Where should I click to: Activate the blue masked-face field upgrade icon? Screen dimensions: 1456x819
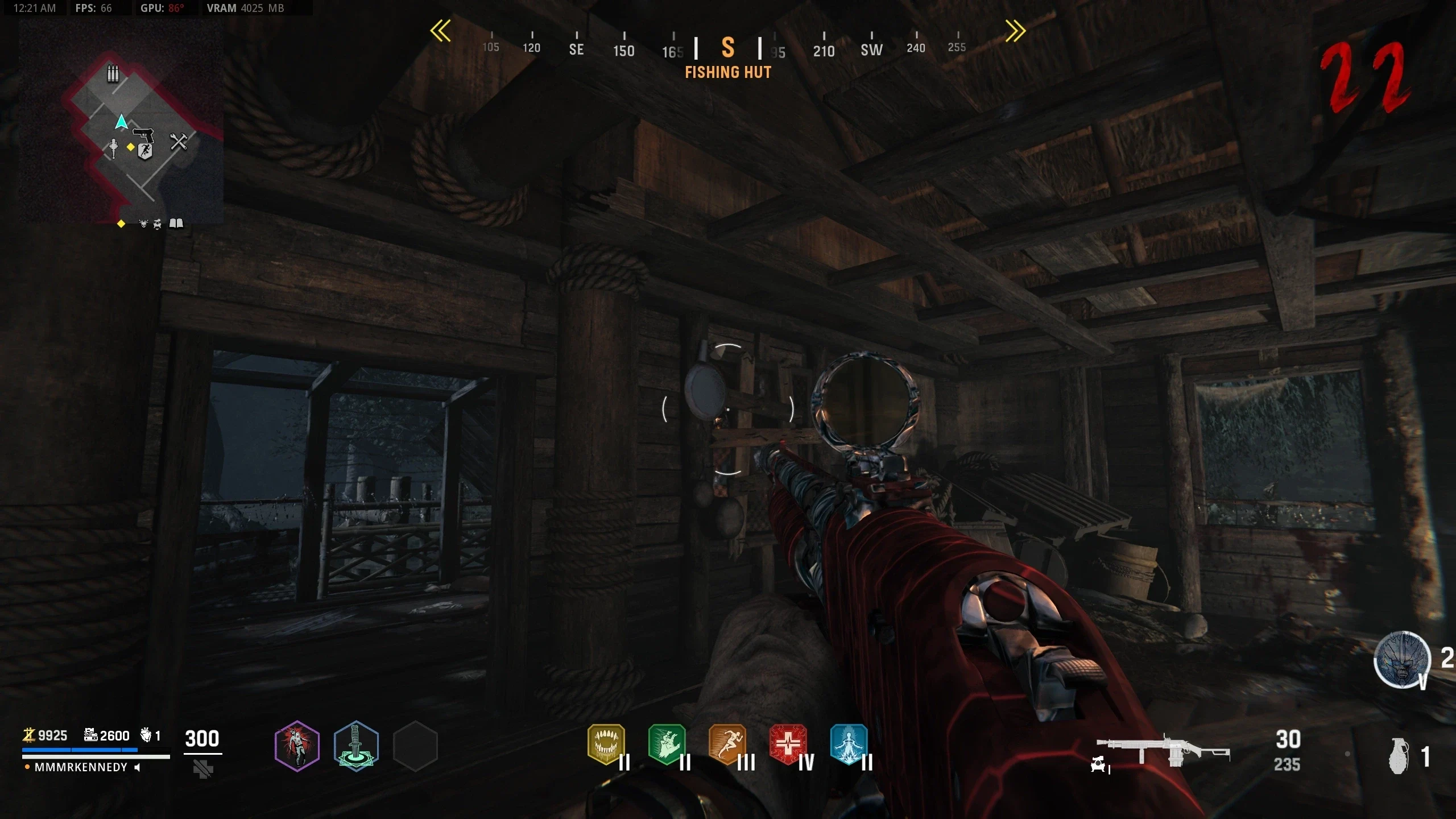coord(1401,659)
